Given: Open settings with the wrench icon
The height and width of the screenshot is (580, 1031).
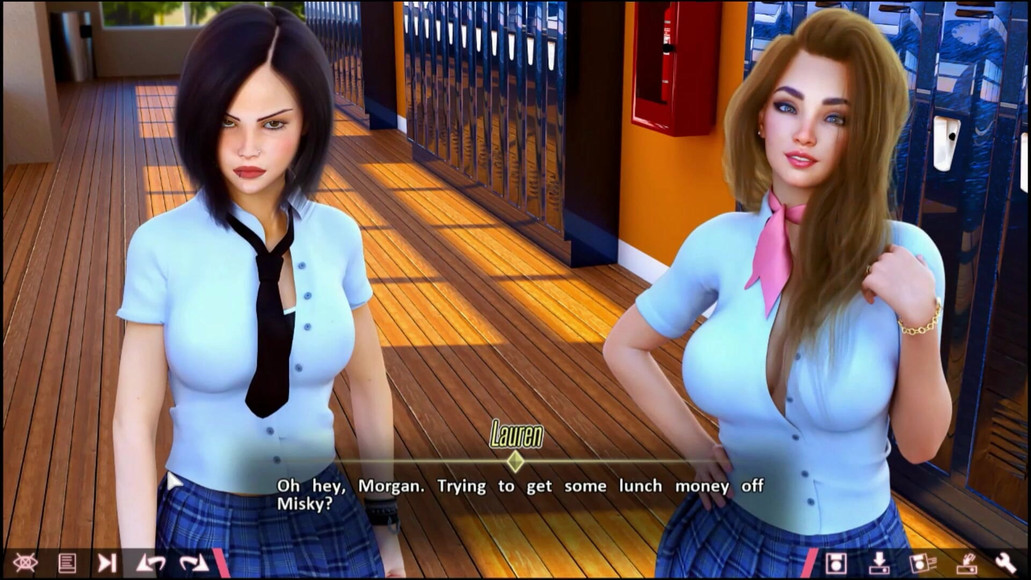Looking at the screenshot, I should [x=1006, y=562].
